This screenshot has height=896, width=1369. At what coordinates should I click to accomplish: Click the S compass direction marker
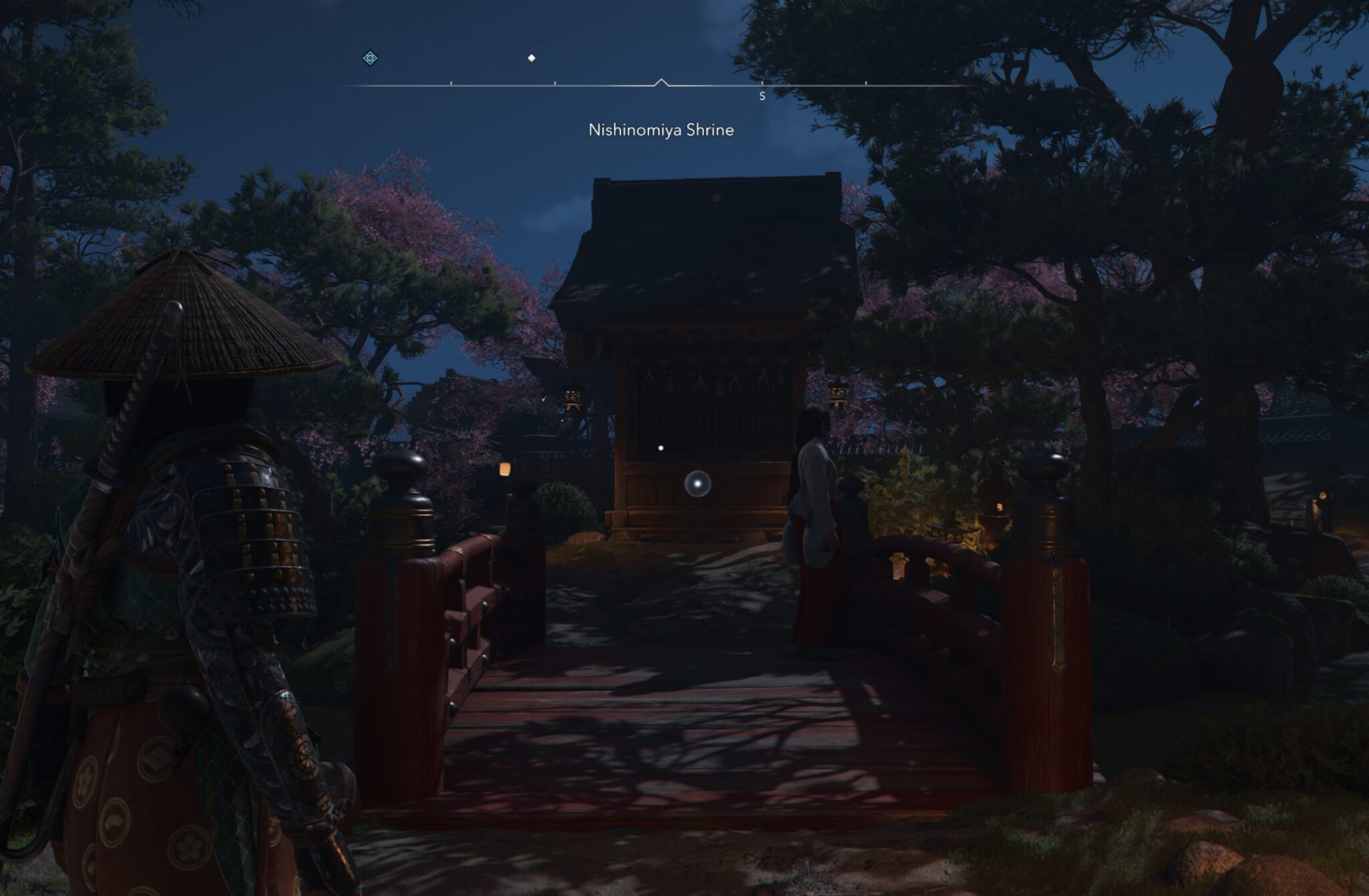[762, 96]
